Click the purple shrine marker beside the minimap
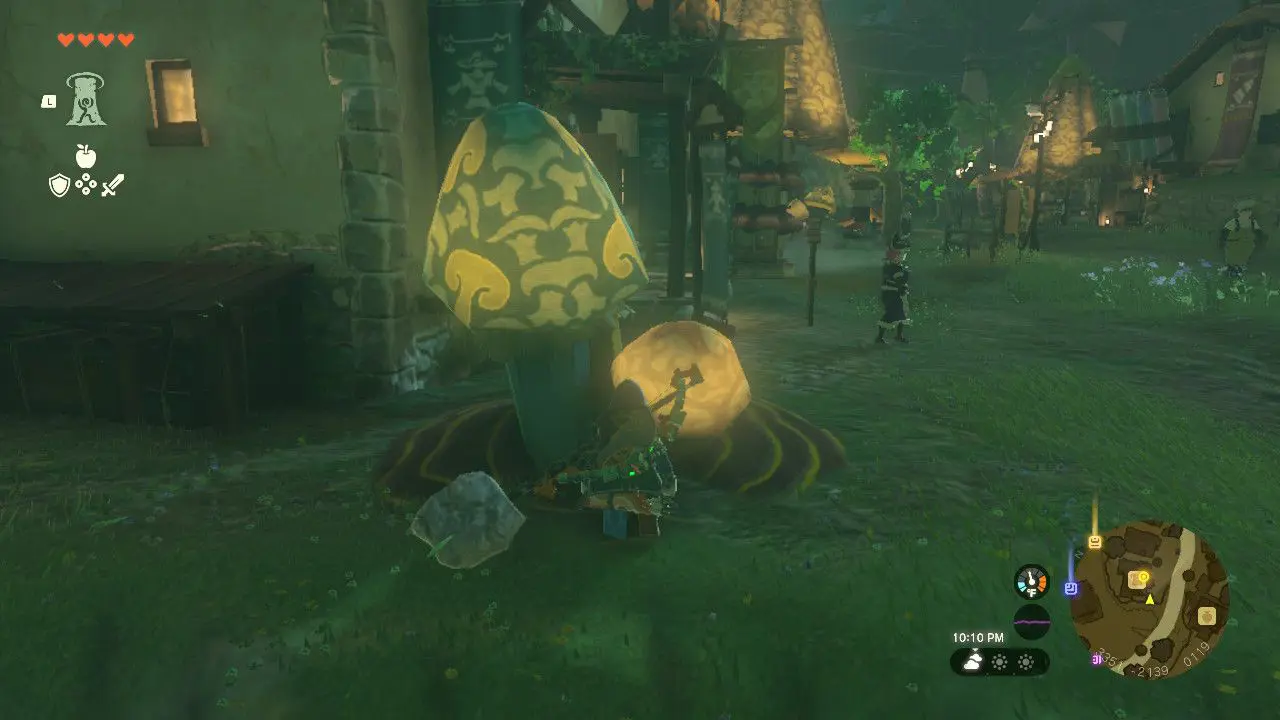This screenshot has width=1280, height=720. pyautogui.click(x=1071, y=587)
